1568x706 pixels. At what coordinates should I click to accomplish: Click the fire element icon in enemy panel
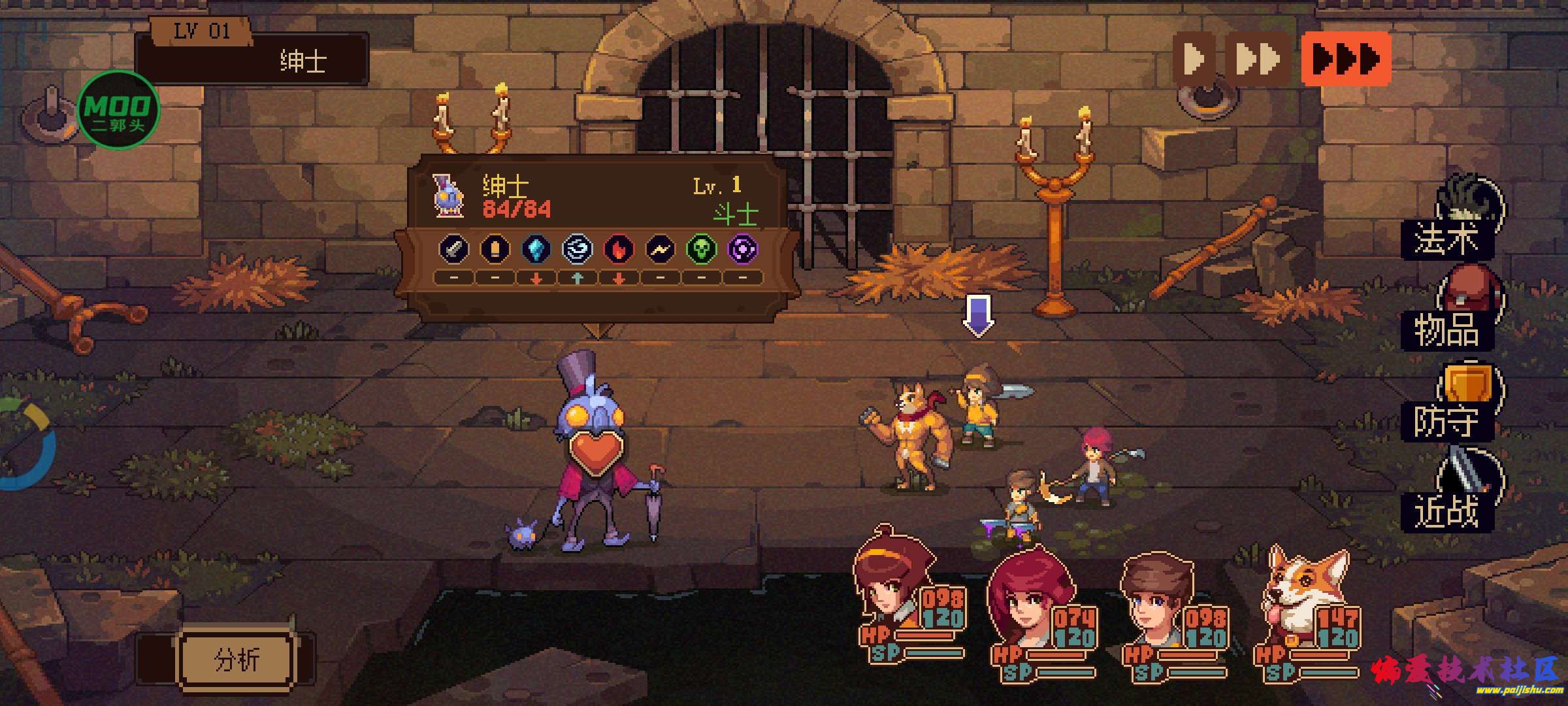pos(618,250)
